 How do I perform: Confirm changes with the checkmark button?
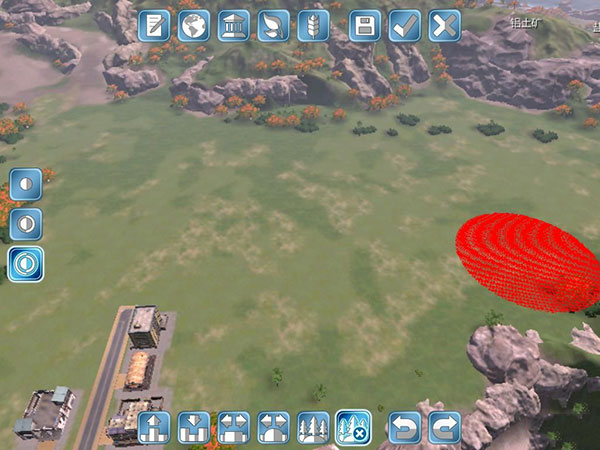pyautogui.click(x=405, y=26)
